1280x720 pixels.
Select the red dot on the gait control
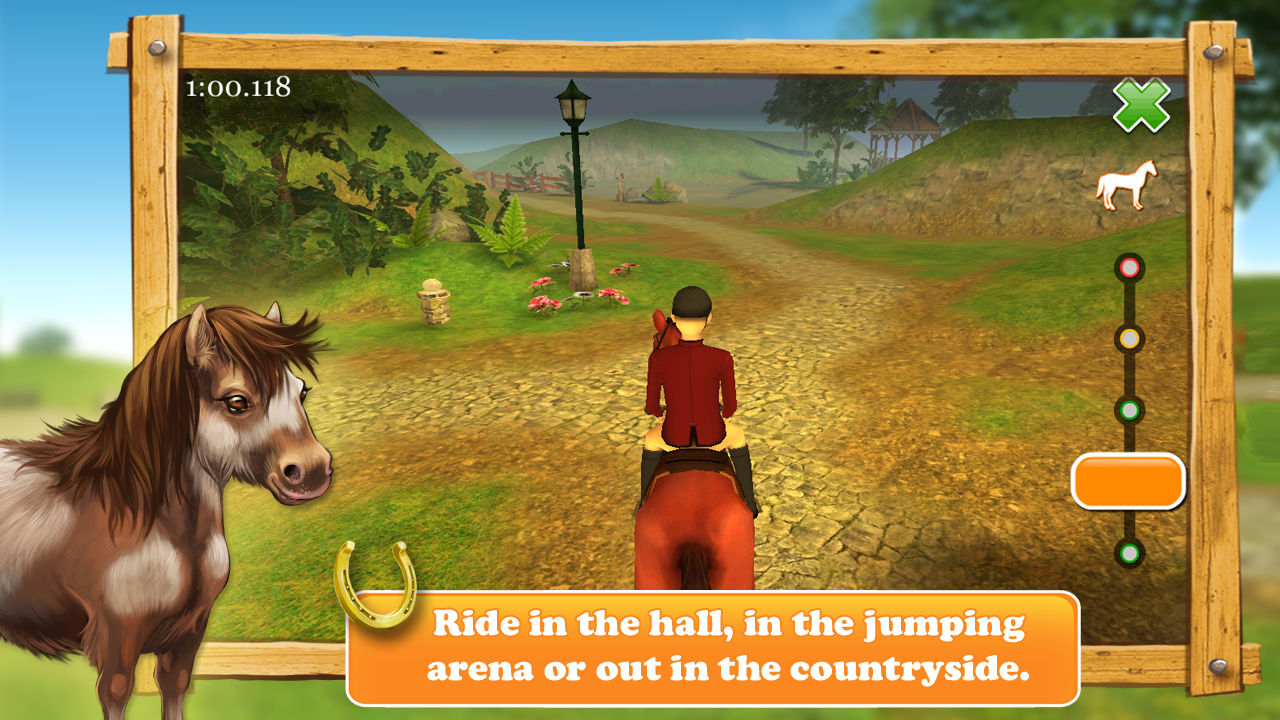point(1129,267)
